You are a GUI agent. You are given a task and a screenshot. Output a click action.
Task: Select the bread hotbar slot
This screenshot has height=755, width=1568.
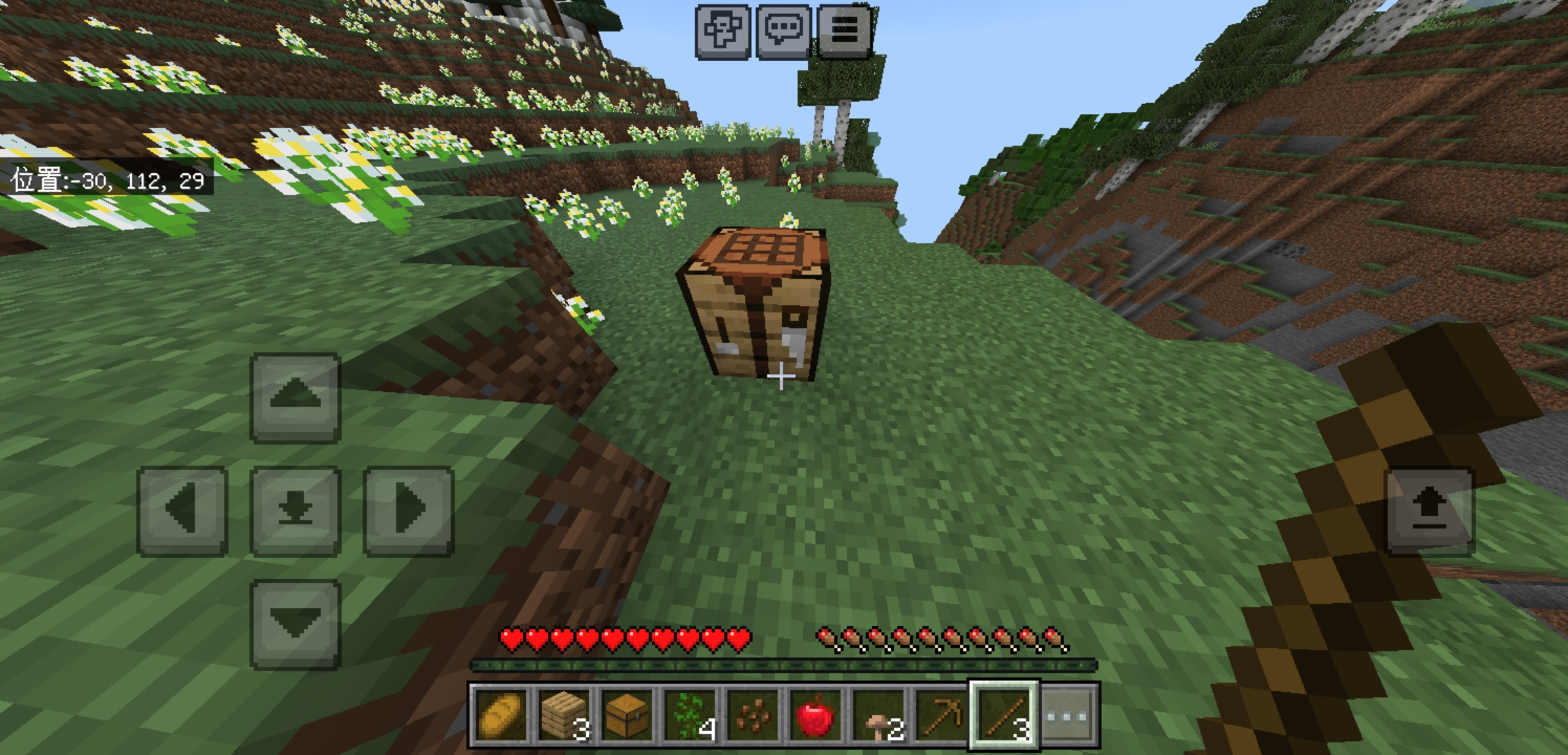click(x=500, y=715)
